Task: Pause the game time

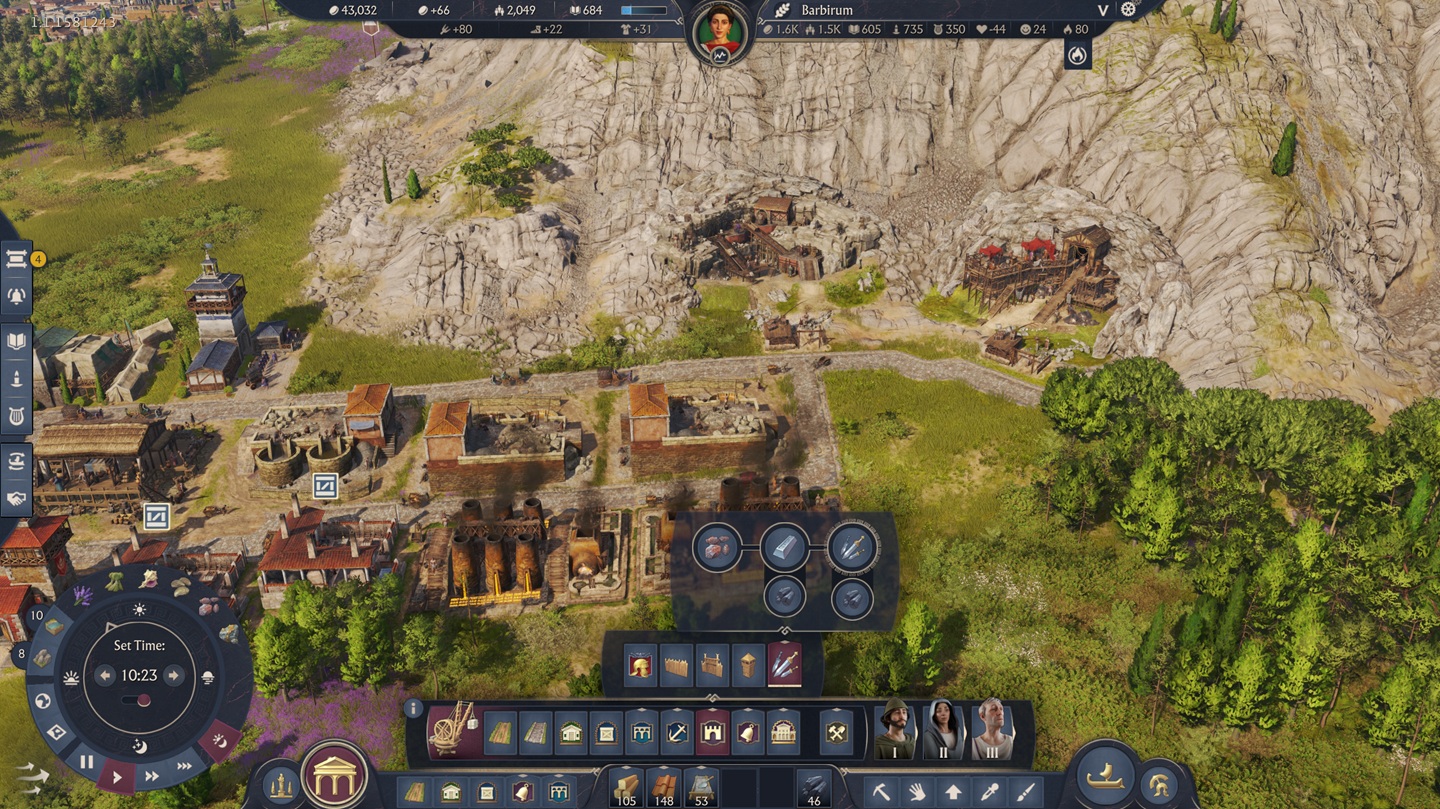Action: pyautogui.click(x=87, y=762)
